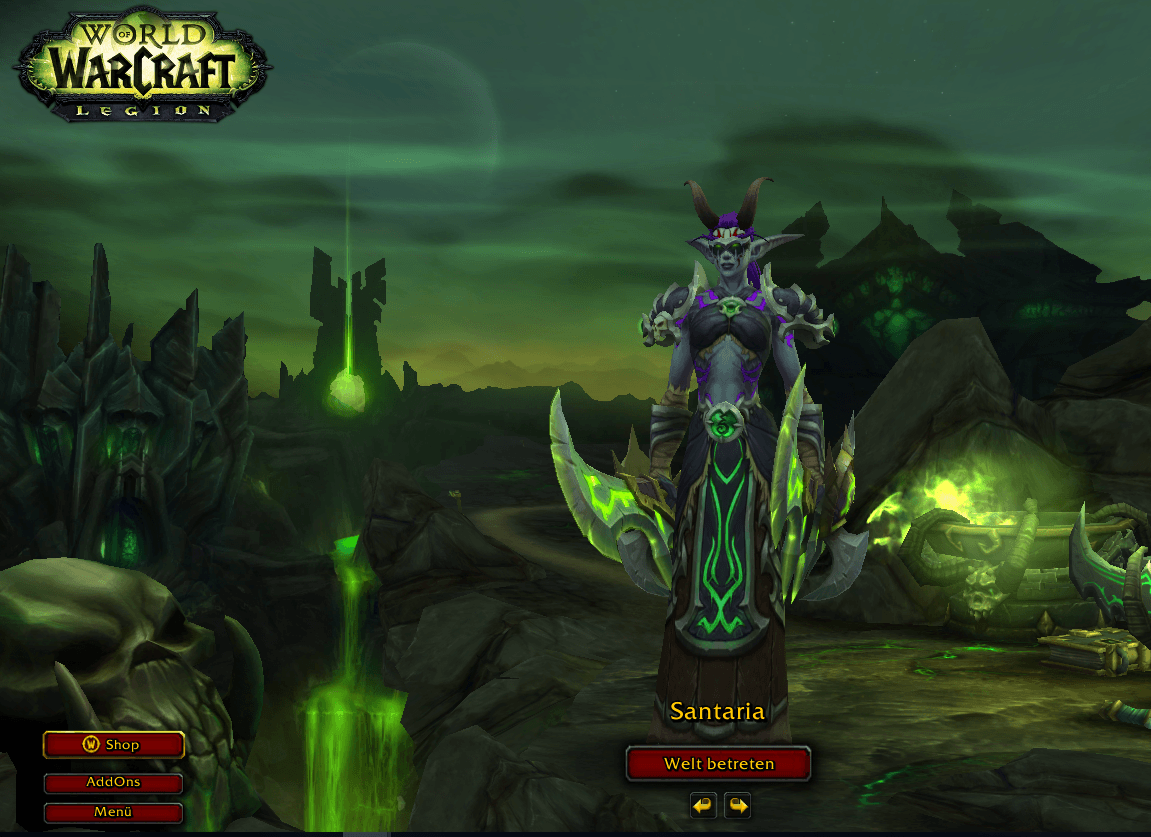This screenshot has width=1151, height=837.
Task: Rotate the character right with arrow button
Action: click(x=738, y=805)
